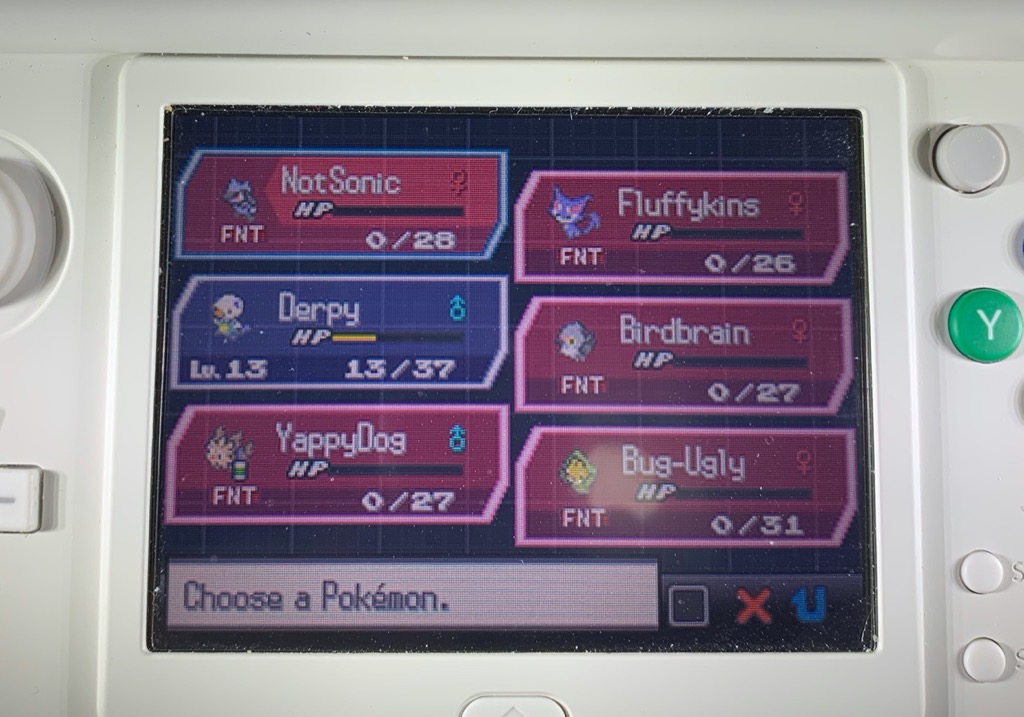Select the fainted NotSonic party slot

click(340, 205)
